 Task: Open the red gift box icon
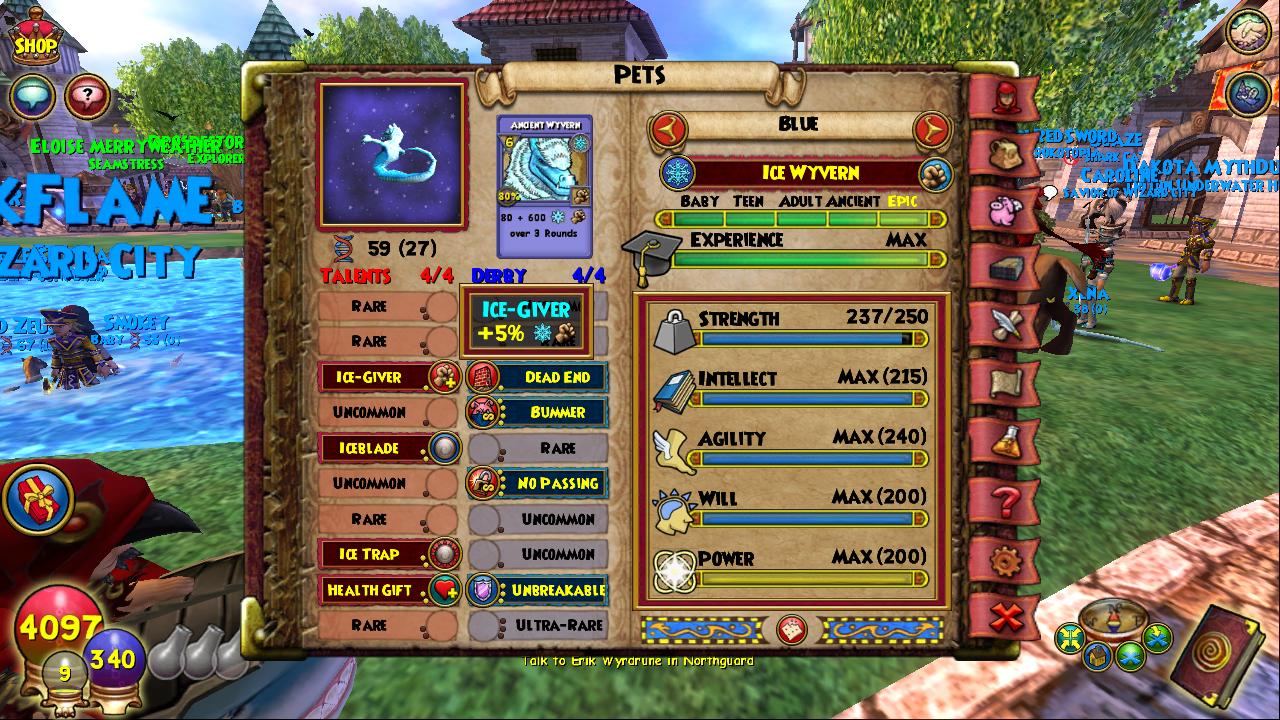coord(38,498)
